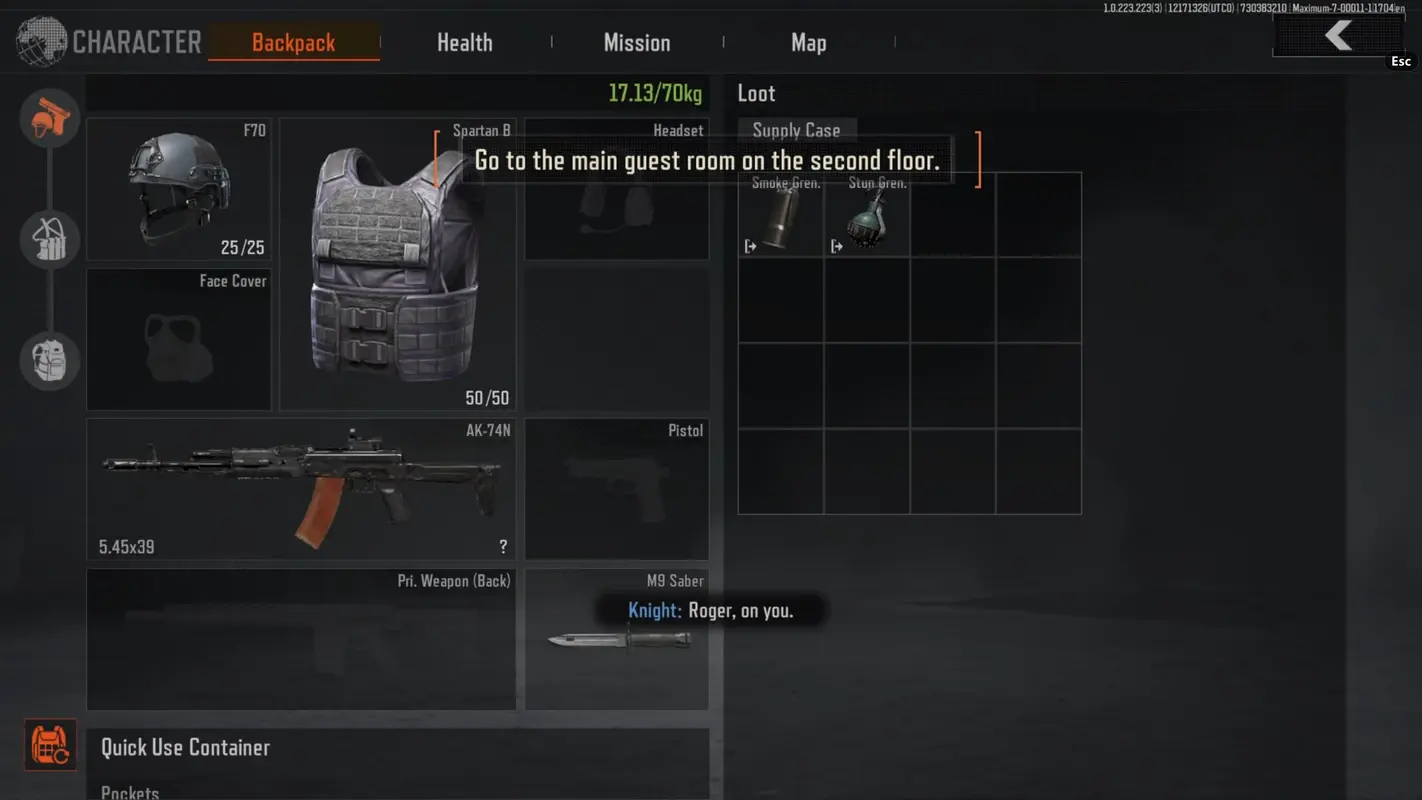Click the Supply Case label in the Loot panel
The width and height of the screenshot is (1422, 800).
pyautogui.click(x=797, y=130)
